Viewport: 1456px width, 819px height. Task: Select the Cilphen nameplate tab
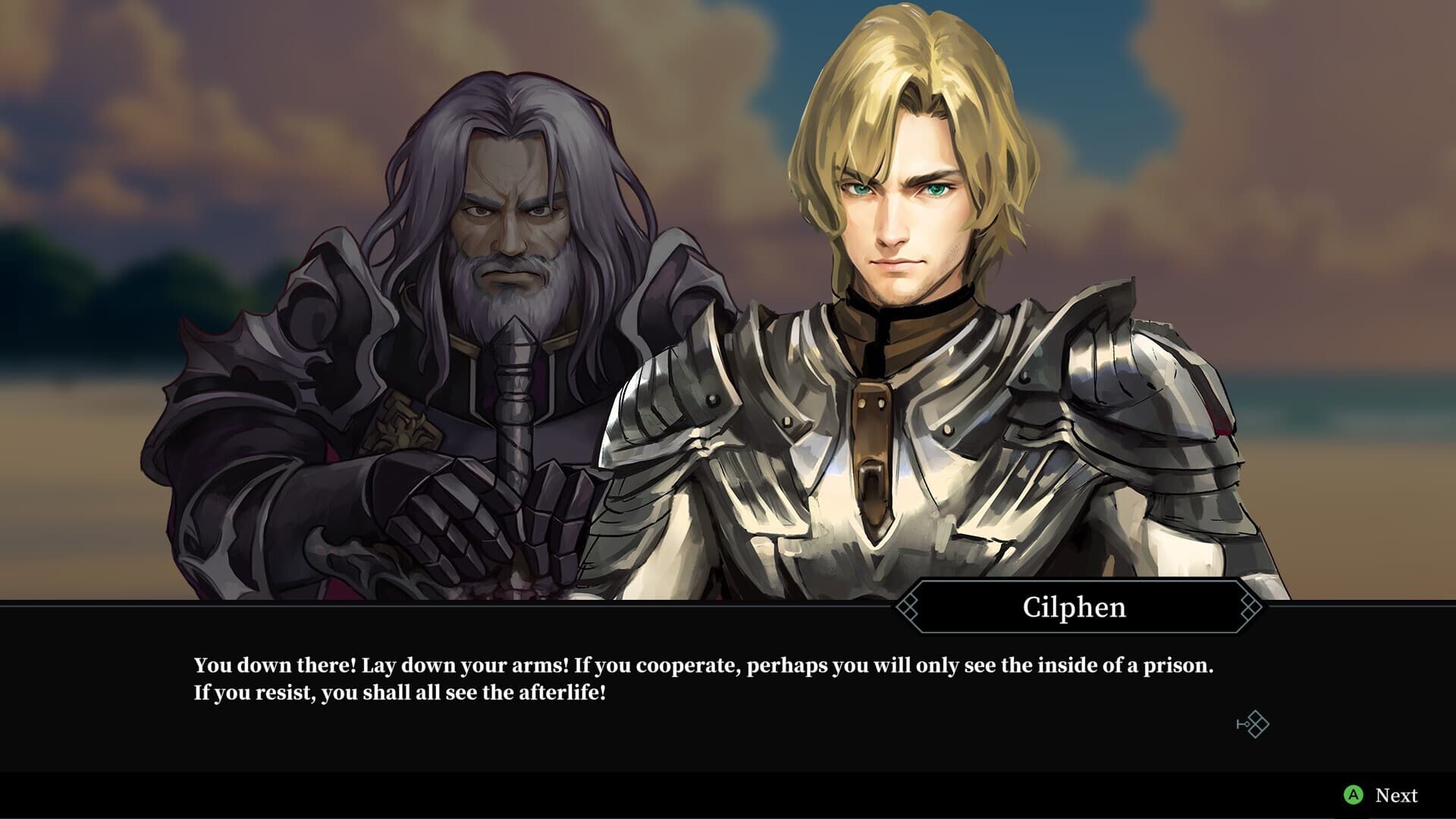[x=1073, y=607]
